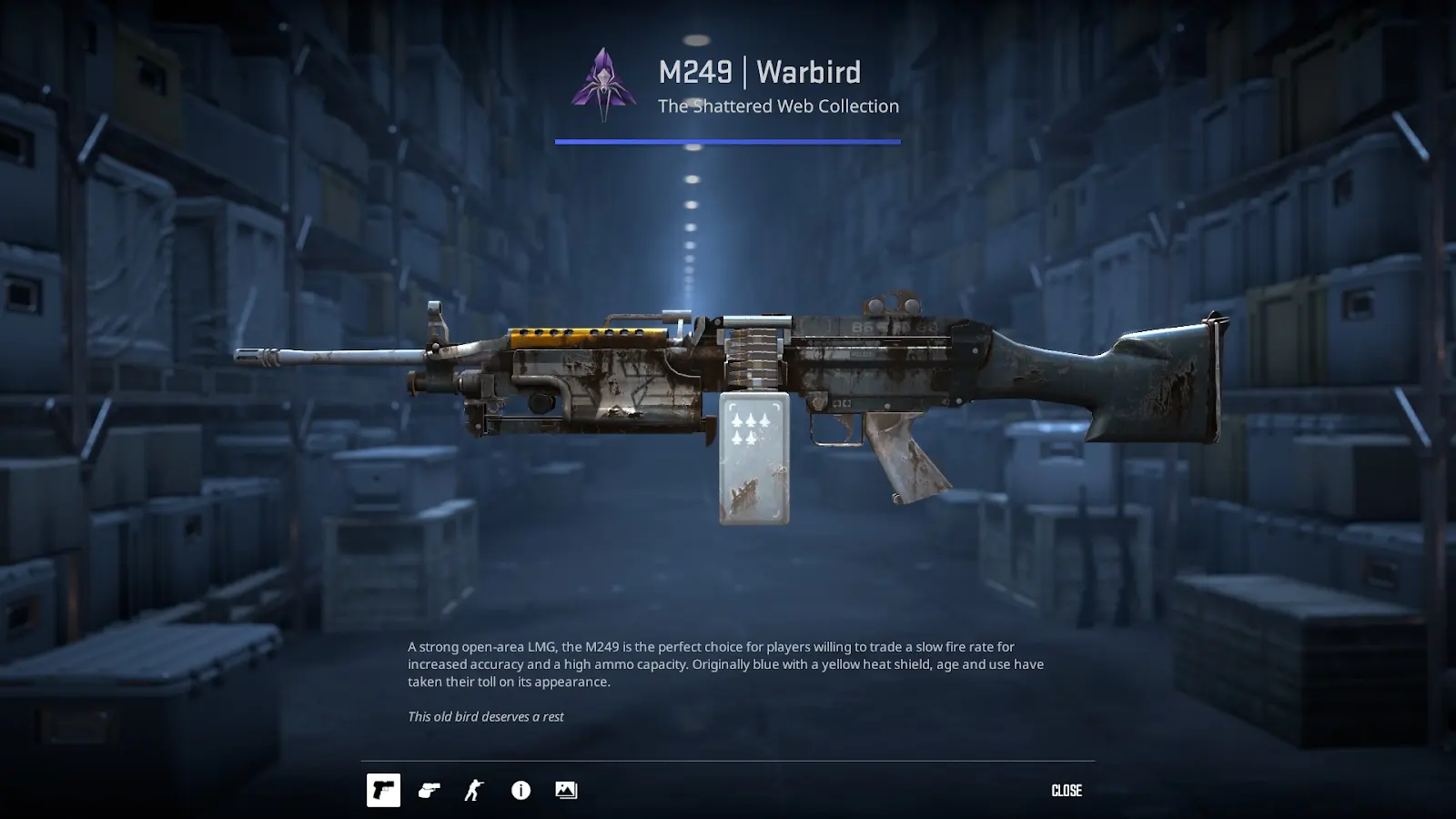
Task: Select the pistol weapon-only inspect view
Action: [x=383, y=790]
